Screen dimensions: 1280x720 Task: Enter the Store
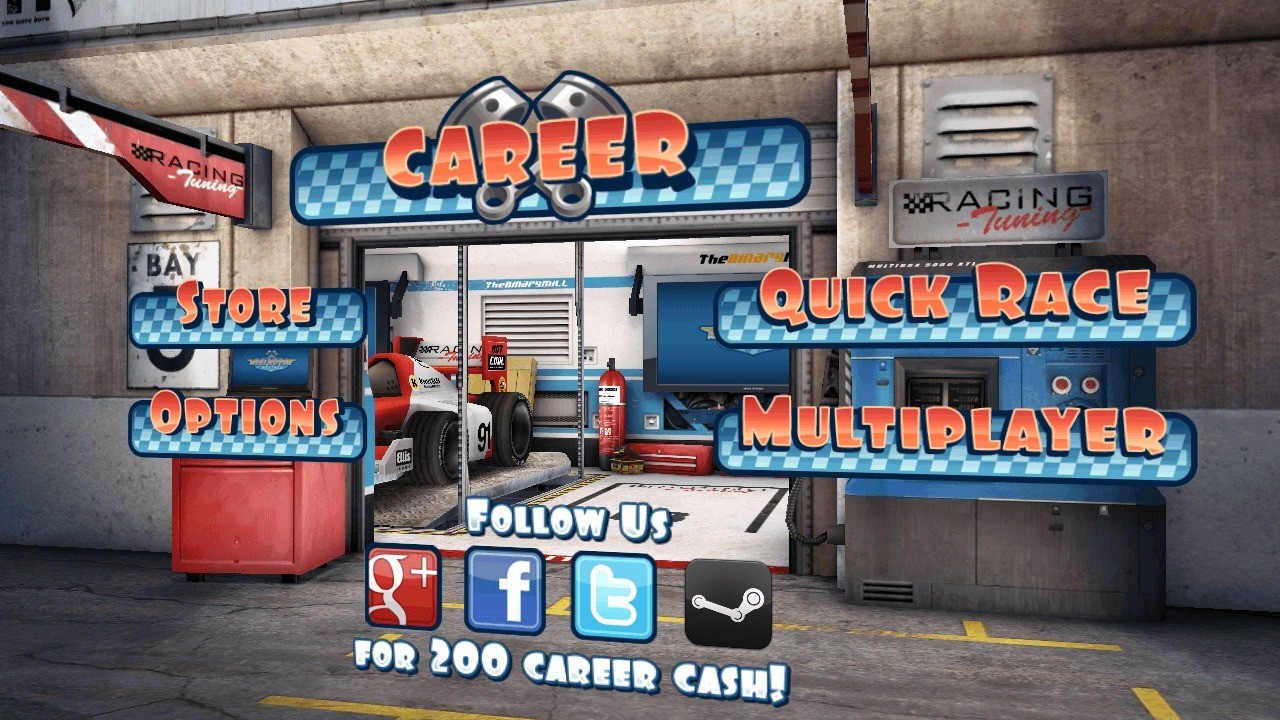click(246, 310)
